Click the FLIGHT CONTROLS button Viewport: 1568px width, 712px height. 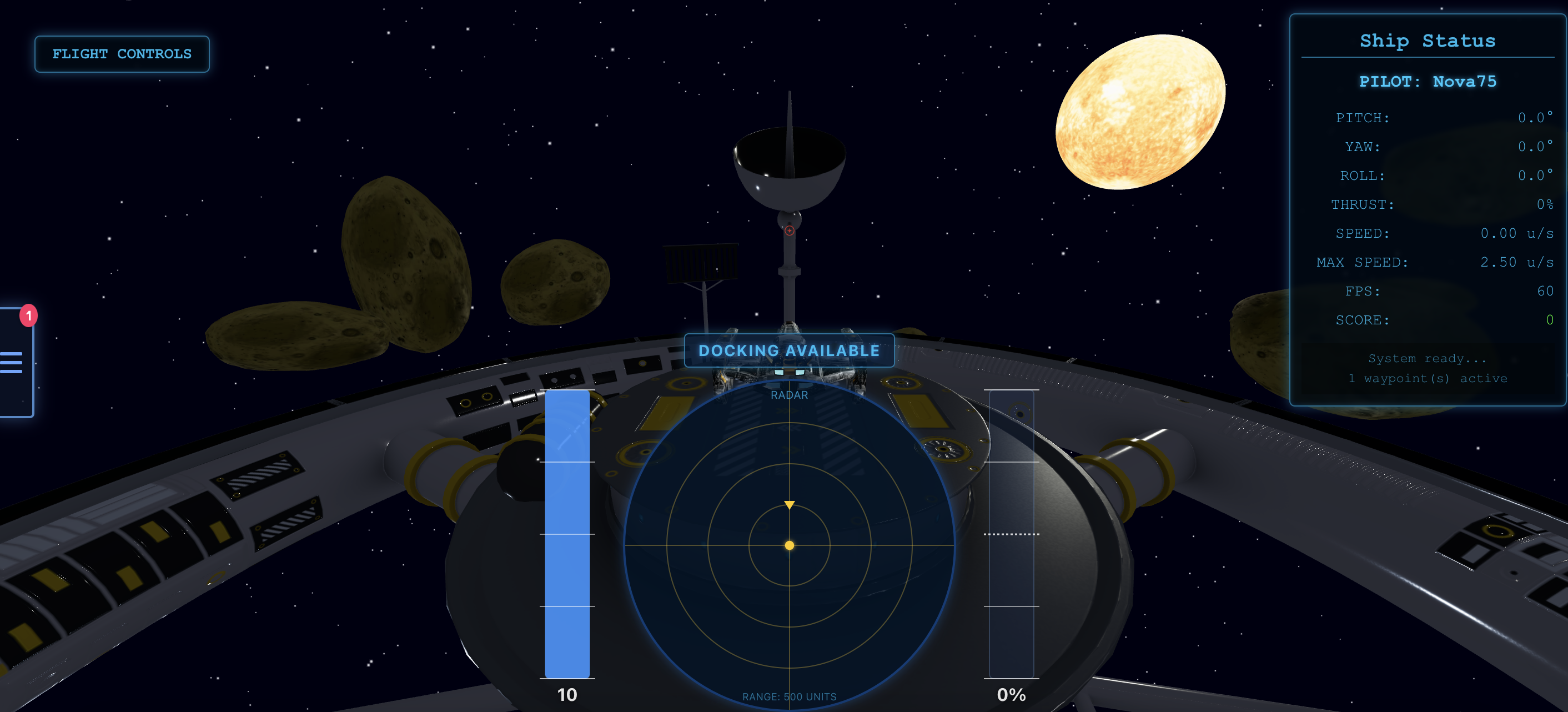pos(122,54)
